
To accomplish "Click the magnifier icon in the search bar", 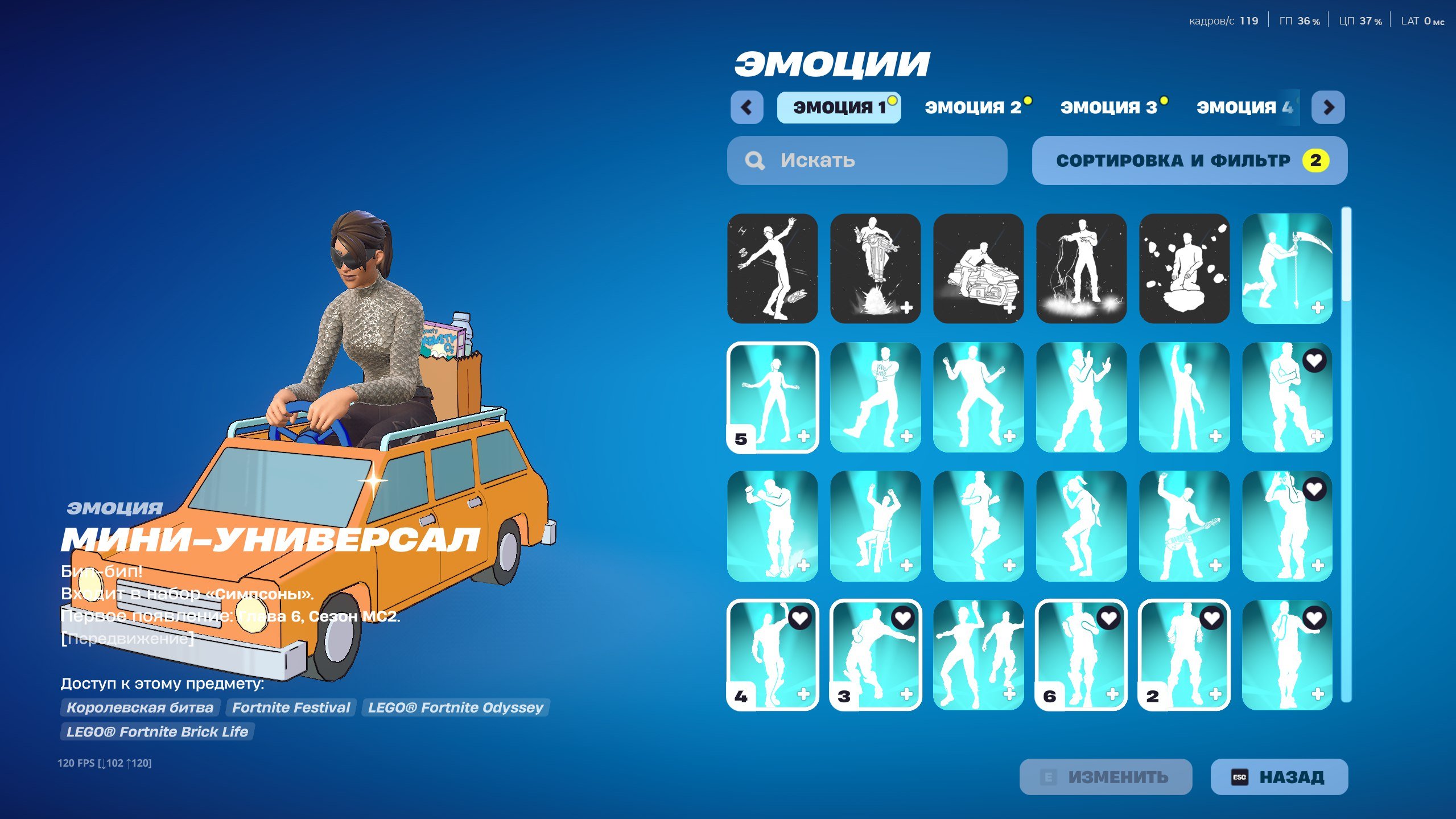I will [x=755, y=160].
